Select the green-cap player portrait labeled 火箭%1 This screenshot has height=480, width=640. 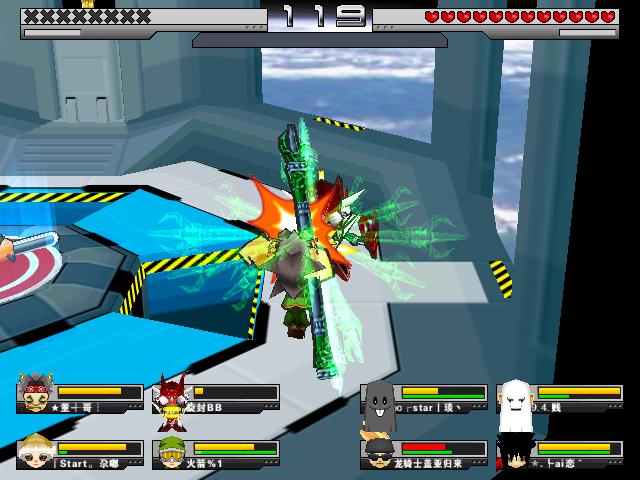[172, 452]
